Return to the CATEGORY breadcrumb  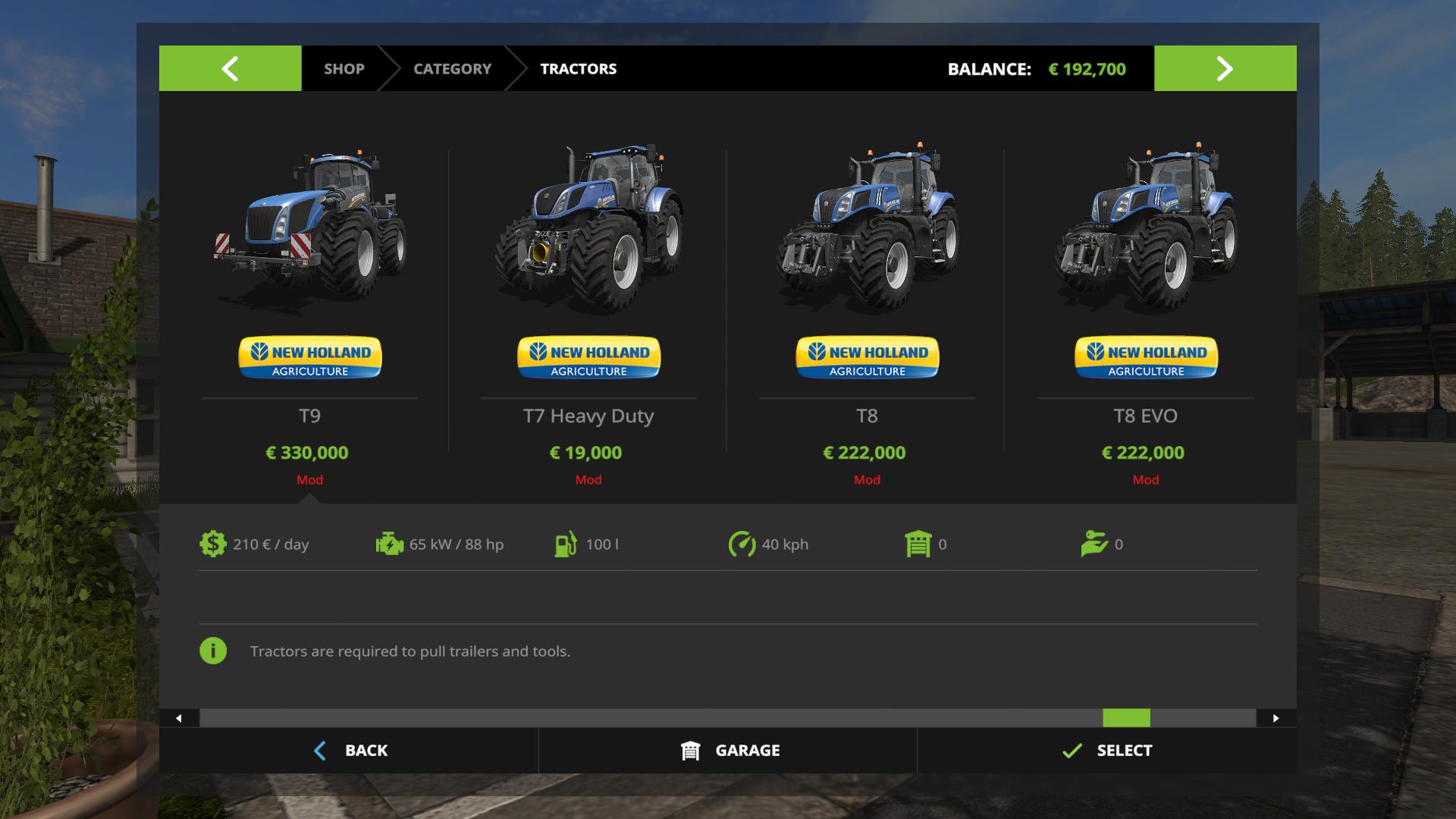click(452, 69)
